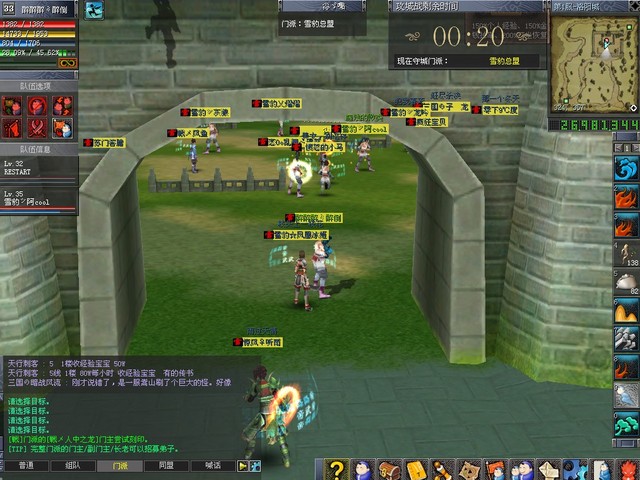
Task: Select team member 雪豹シ阿cool in team list
Action: [38, 199]
